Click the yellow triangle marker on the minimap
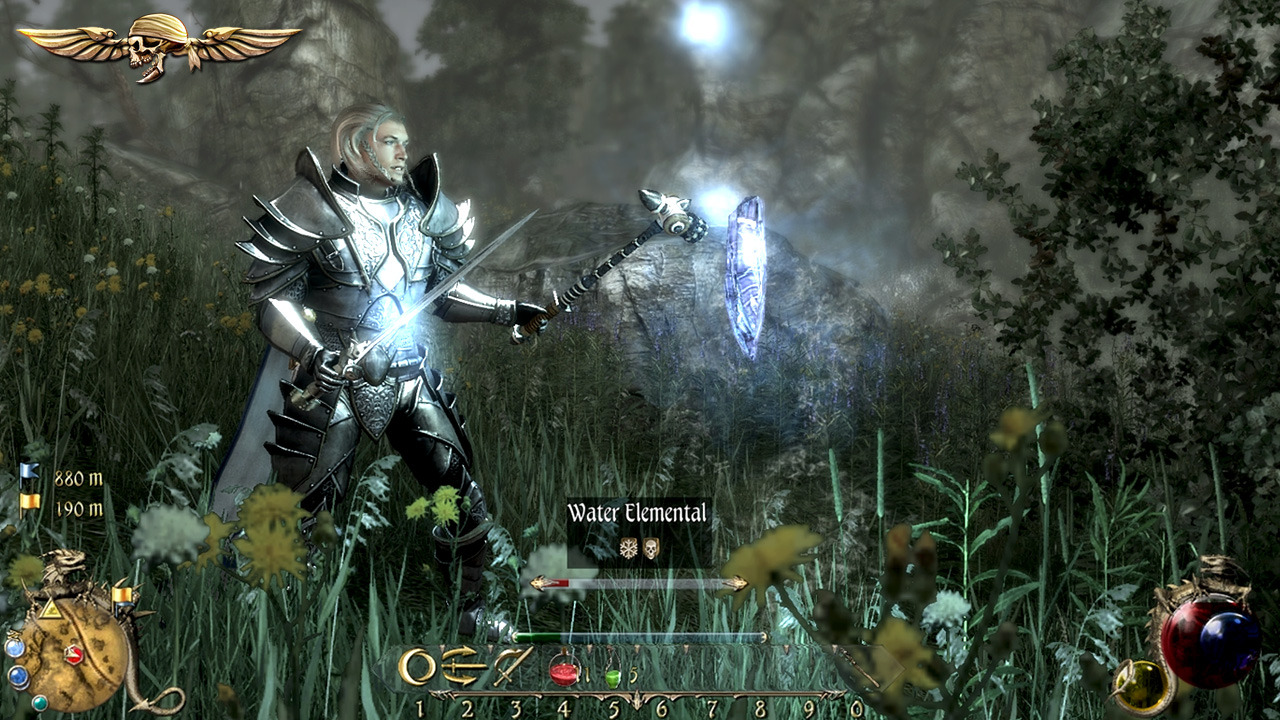The image size is (1280, 720). point(49,608)
